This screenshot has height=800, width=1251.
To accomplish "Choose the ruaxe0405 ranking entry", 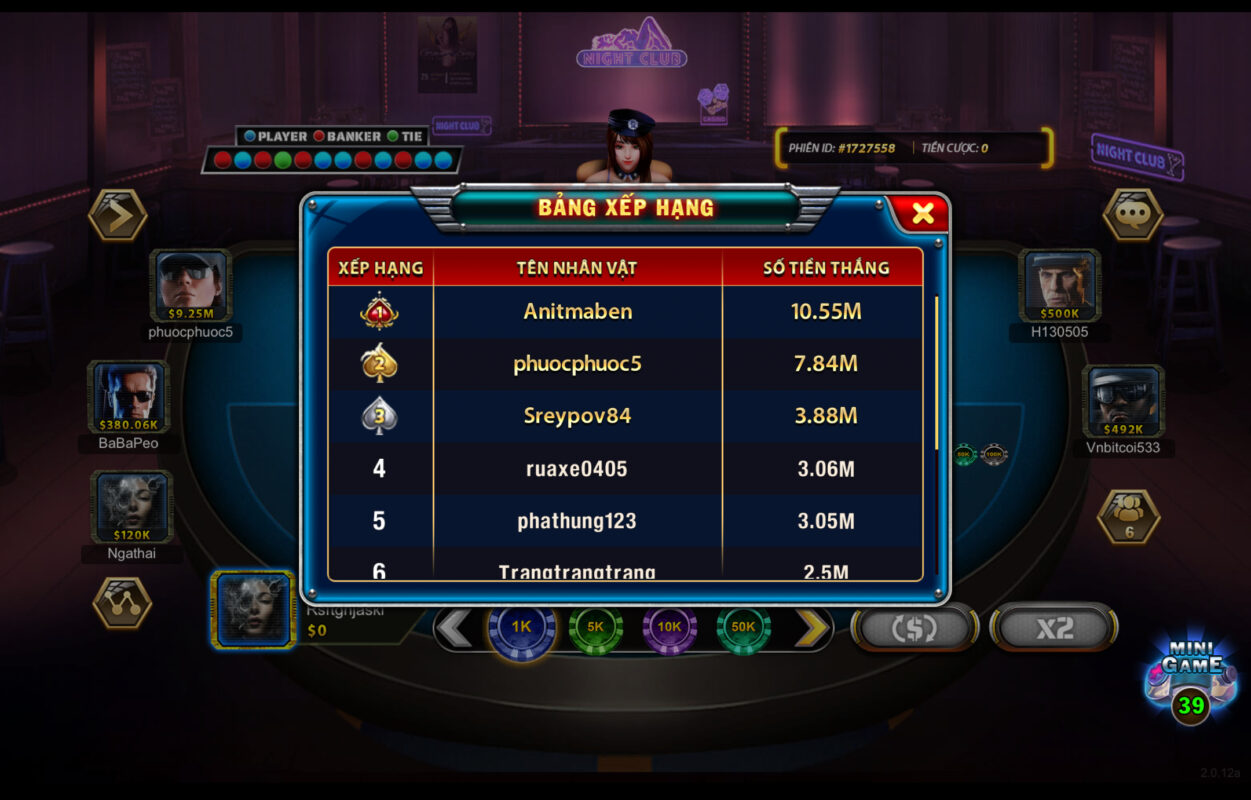I will click(626, 468).
